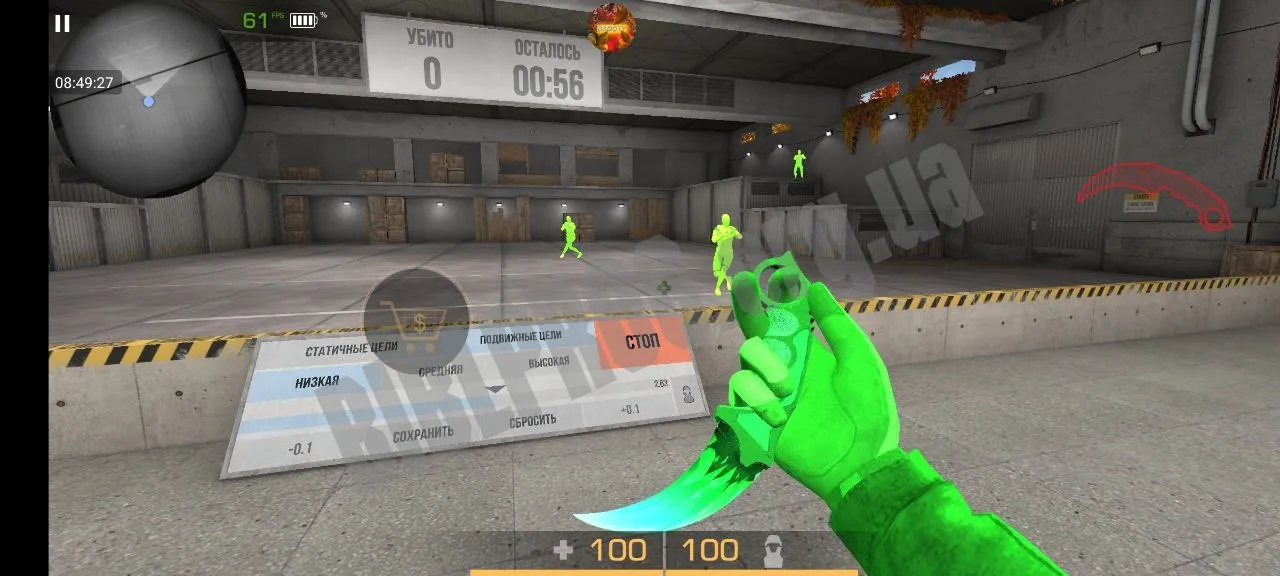This screenshot has width=1280, height=576.
Task: Set difficulty to НИЗКАЯ
Action: [317, 381]
